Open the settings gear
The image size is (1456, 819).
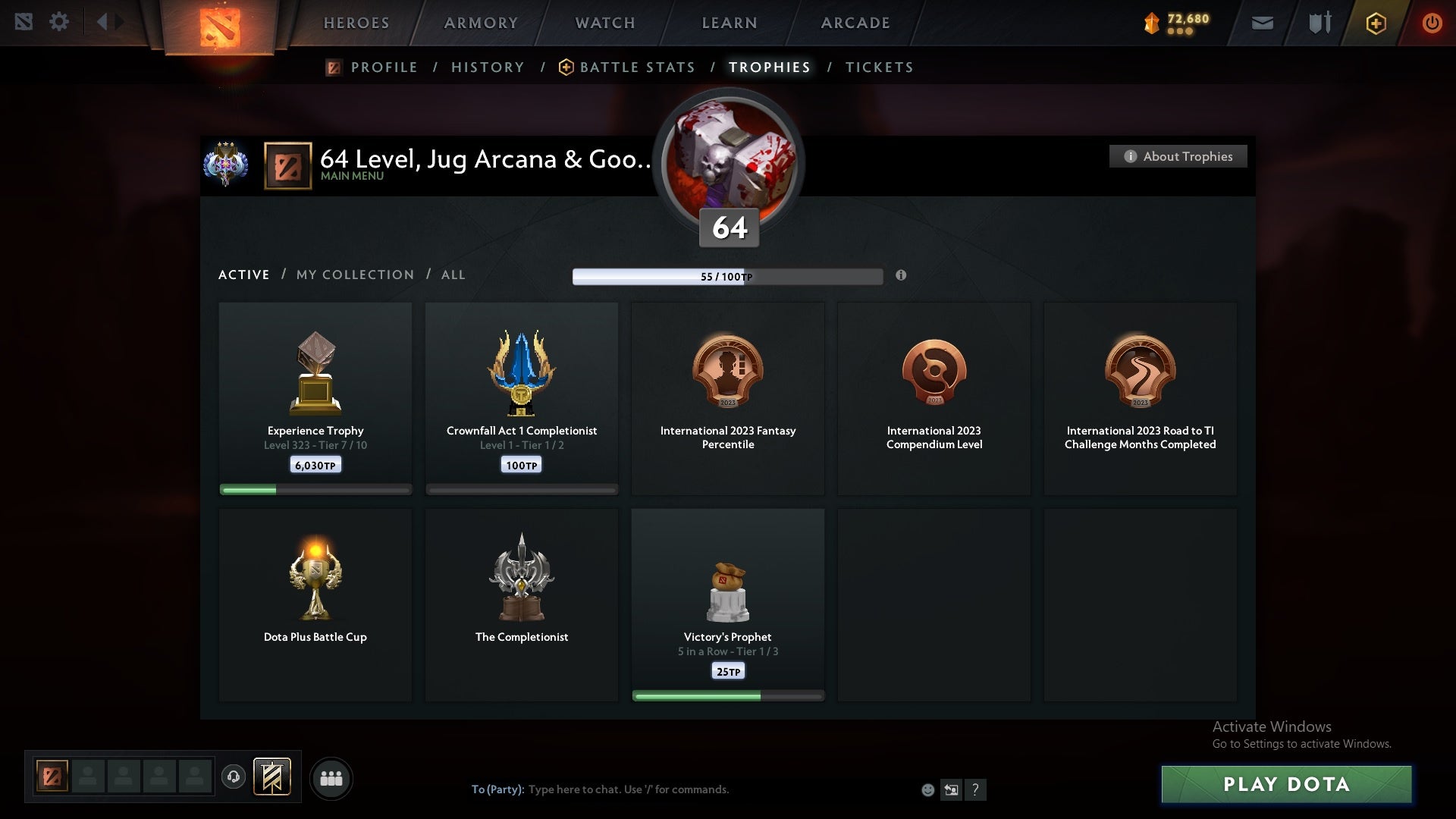point(59,21)
